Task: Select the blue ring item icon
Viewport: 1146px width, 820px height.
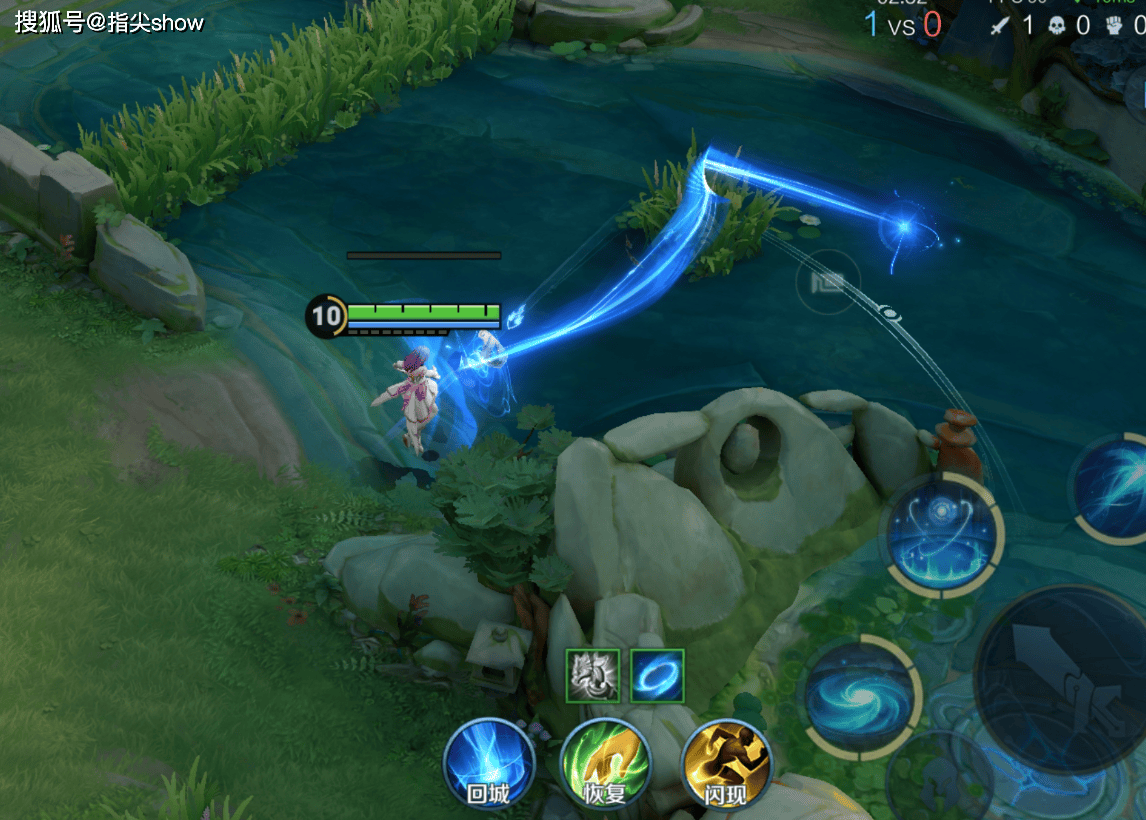Action: (657, 676)
